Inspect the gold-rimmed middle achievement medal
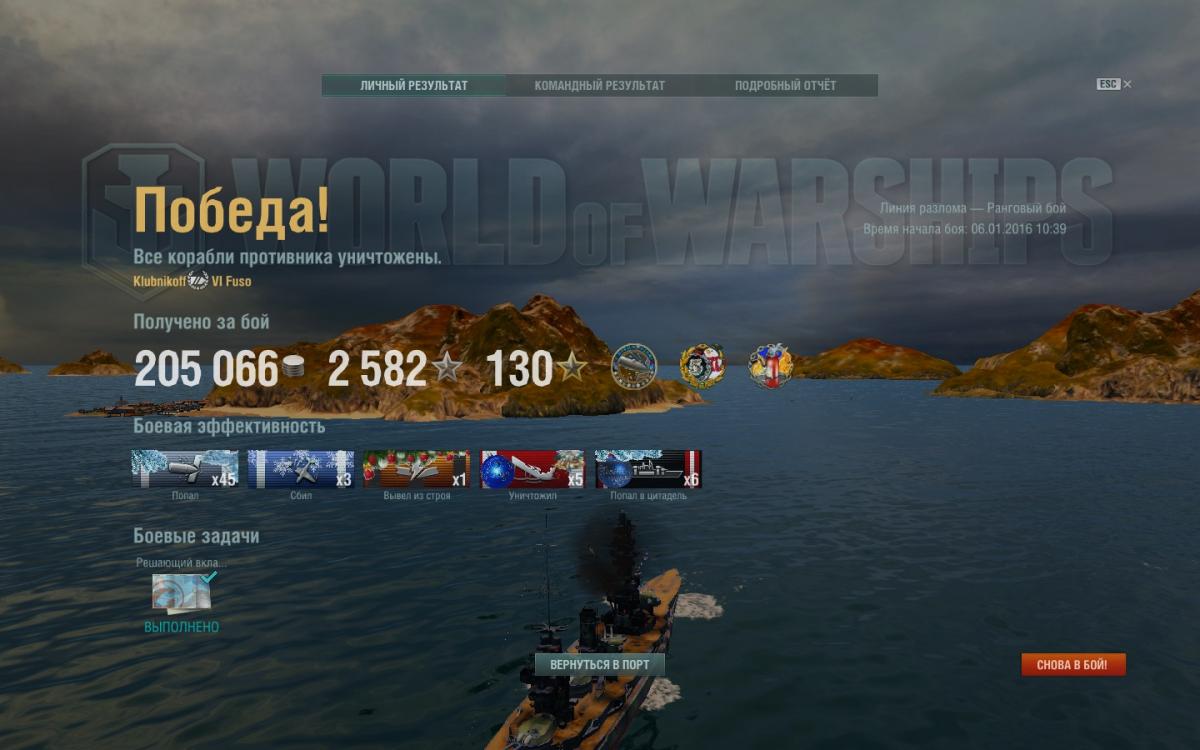Image resolution: width=1200 pixels, height=750 pixels. (702, 366)
